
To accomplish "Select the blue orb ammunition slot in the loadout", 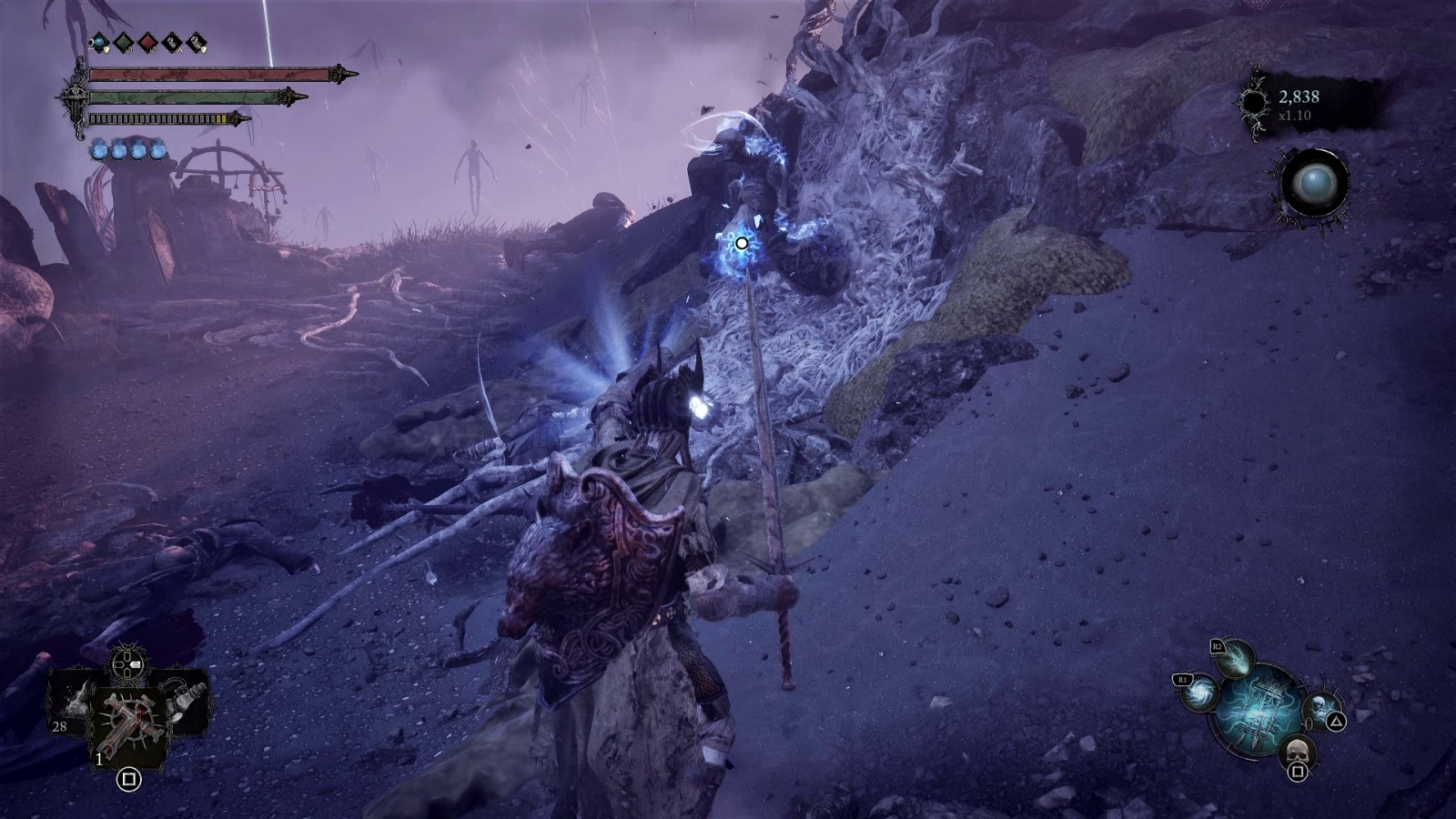I will coord(98,44).
